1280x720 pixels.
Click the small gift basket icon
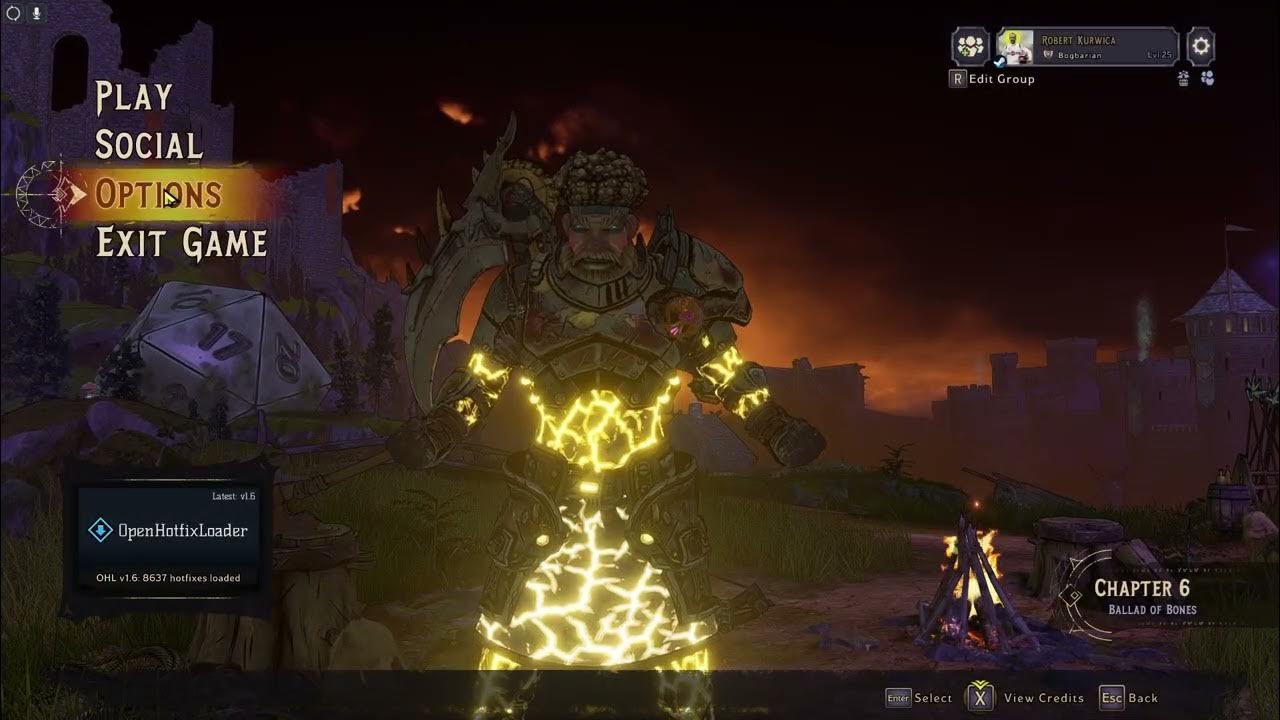(x=1184, y=79)
